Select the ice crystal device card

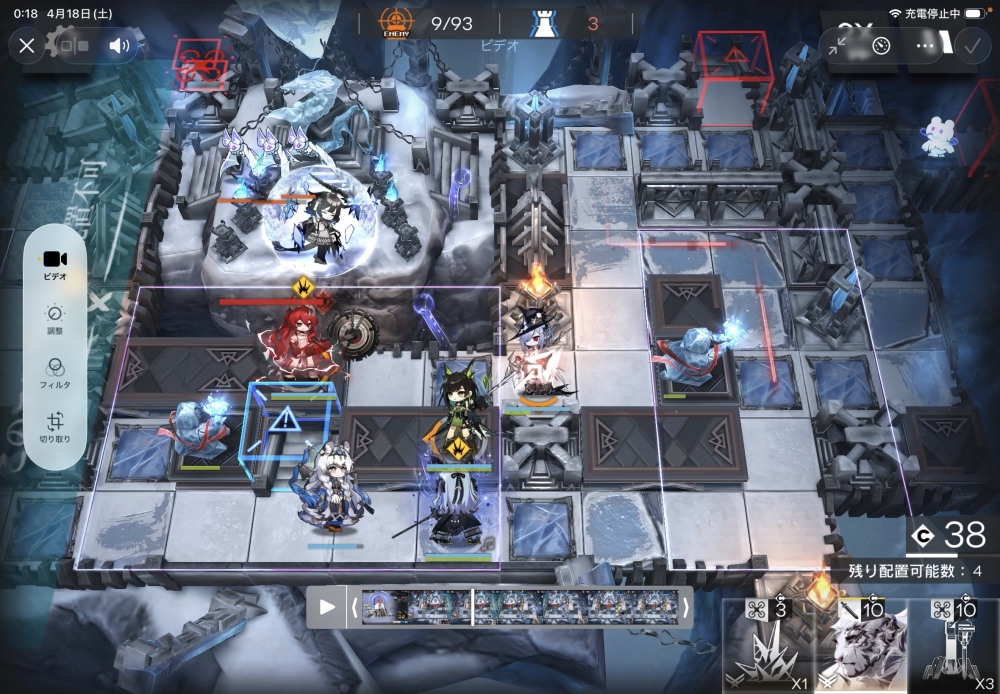768,648
